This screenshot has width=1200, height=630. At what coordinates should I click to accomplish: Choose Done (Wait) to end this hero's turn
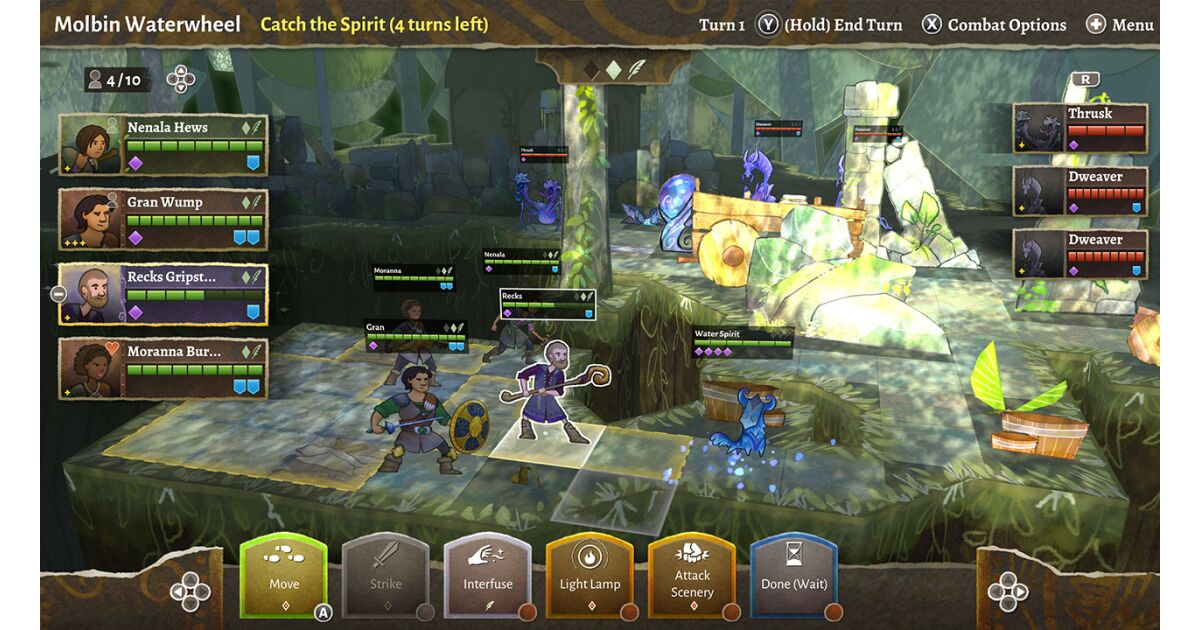794,576
